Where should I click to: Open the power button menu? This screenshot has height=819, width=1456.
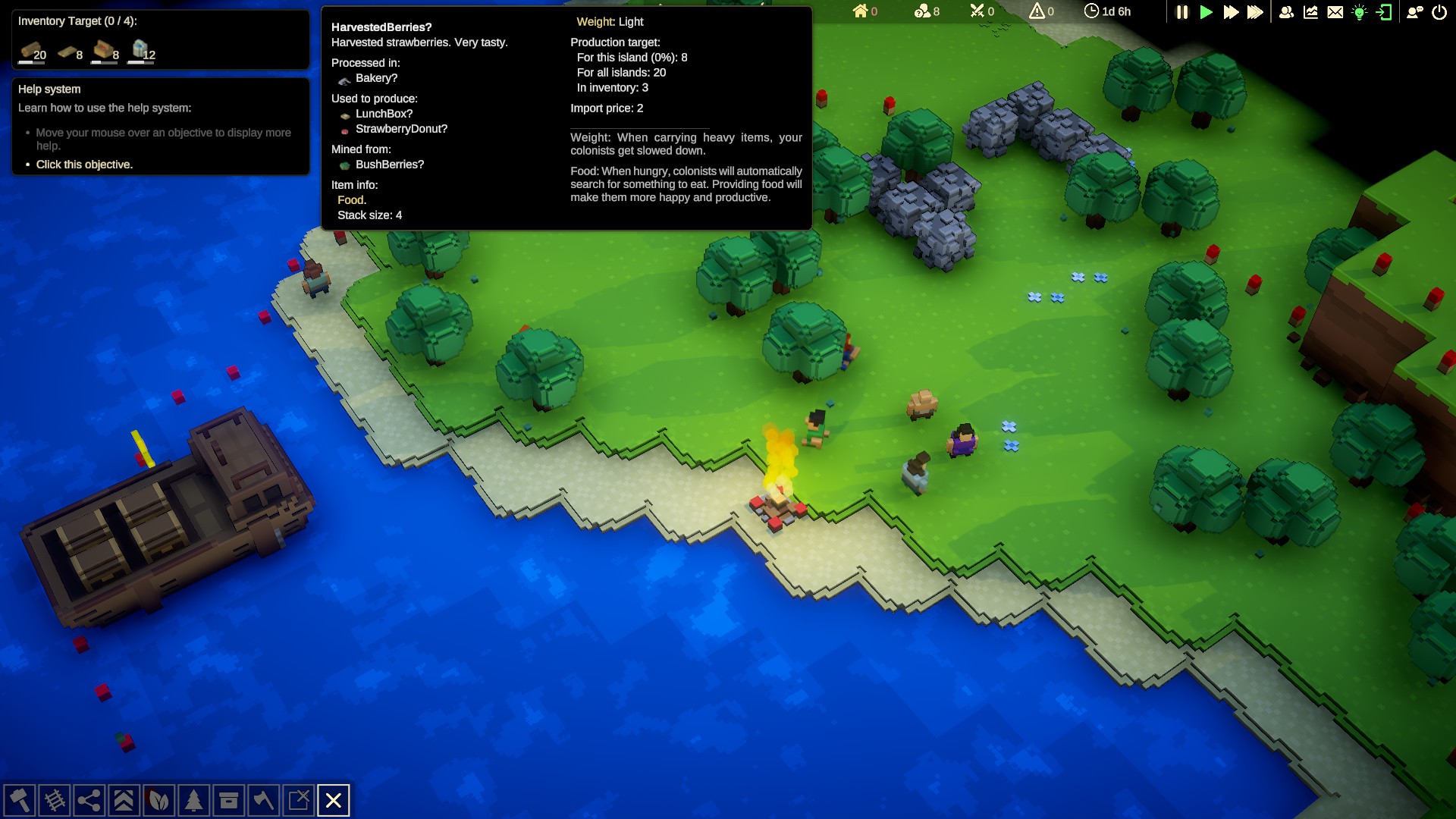pos(1439,12)
